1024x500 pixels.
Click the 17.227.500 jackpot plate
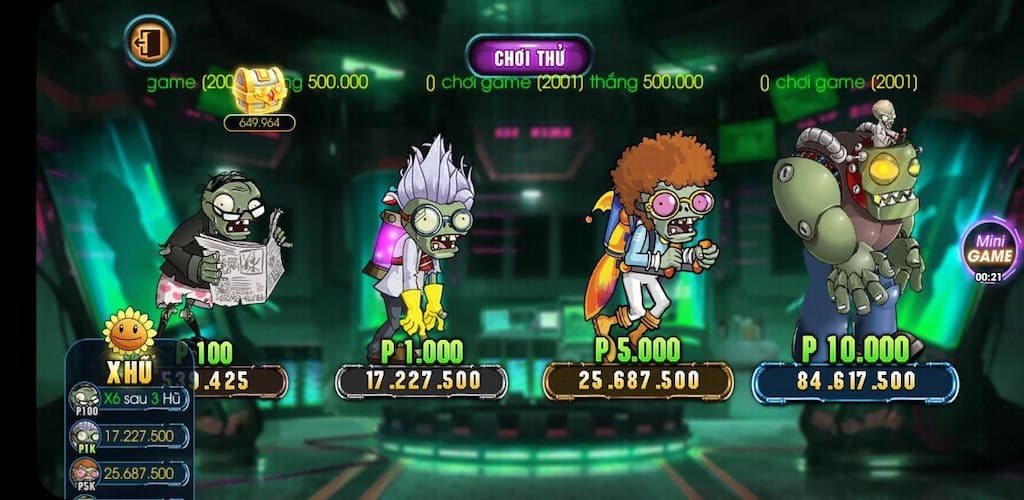tap(421, 381)
